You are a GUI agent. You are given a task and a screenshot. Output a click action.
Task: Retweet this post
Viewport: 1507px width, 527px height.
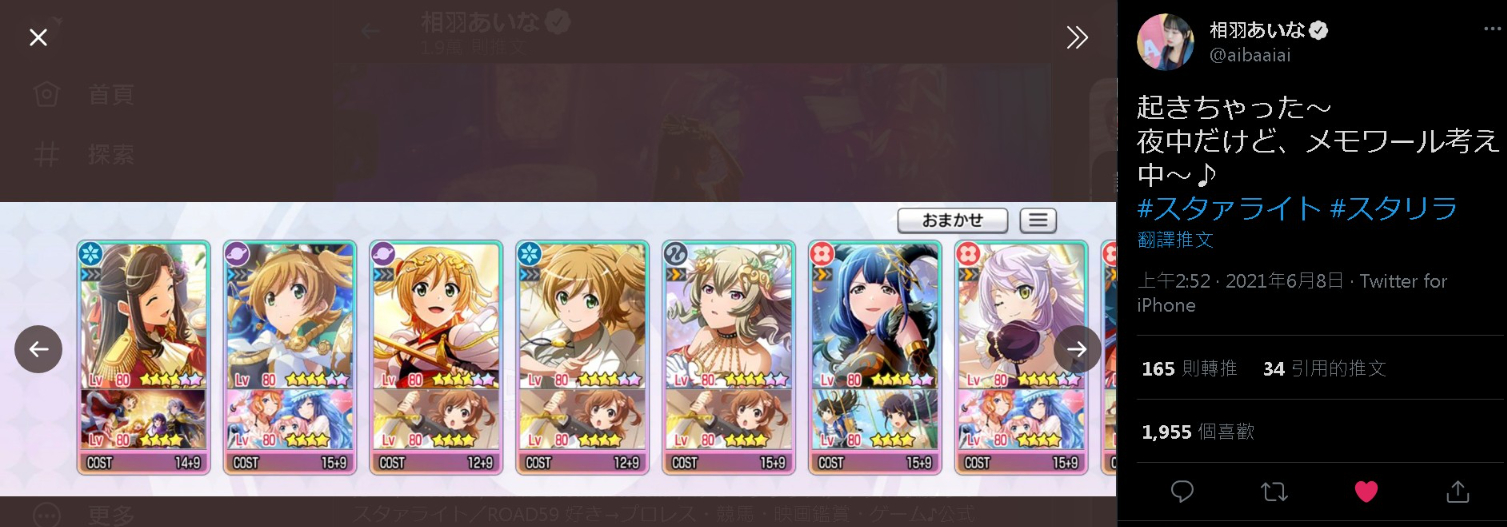point(1274,491)
